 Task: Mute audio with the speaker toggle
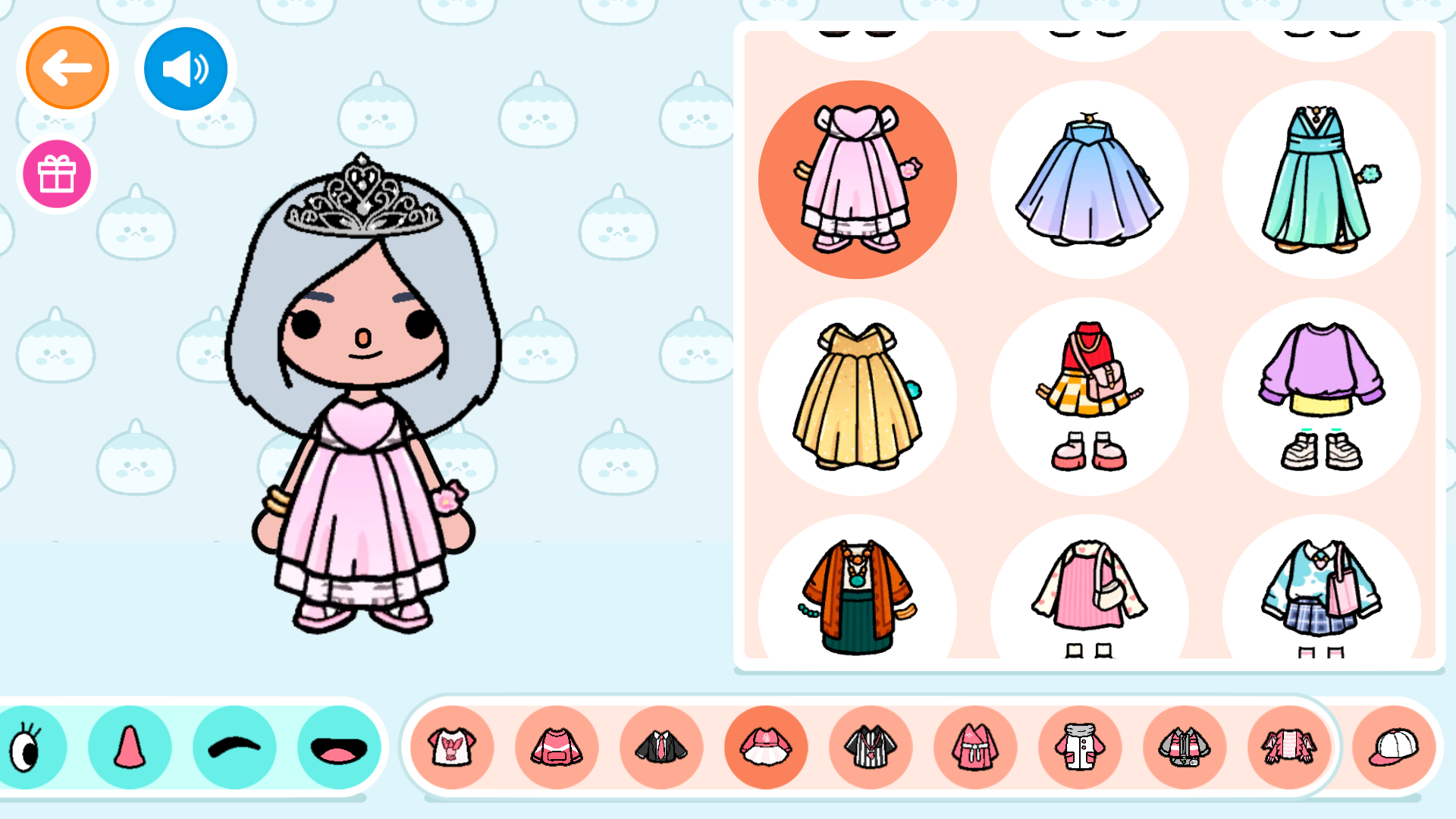point(185,67)
